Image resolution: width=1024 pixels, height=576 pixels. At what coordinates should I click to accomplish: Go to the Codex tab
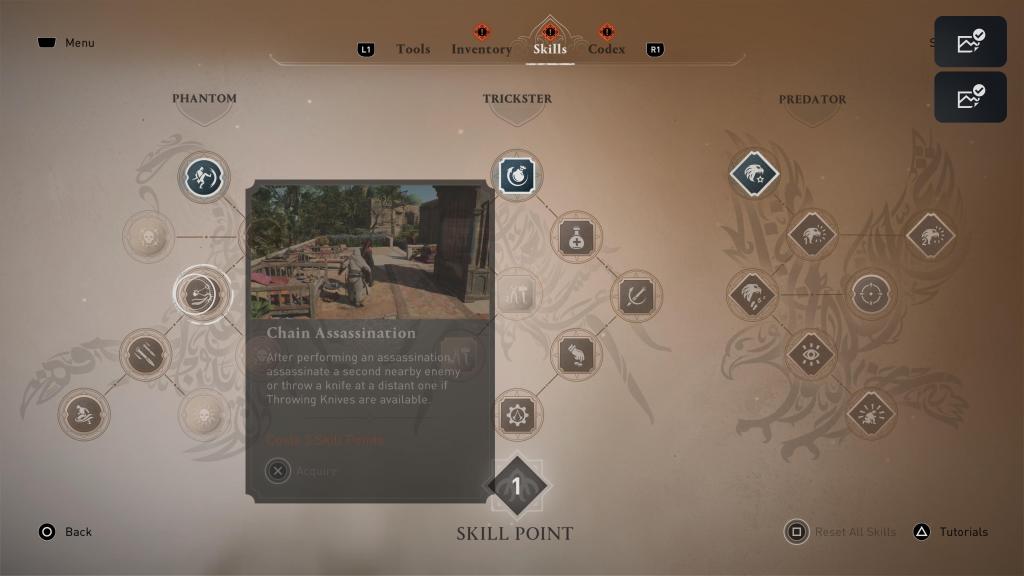tap(607, 49)
